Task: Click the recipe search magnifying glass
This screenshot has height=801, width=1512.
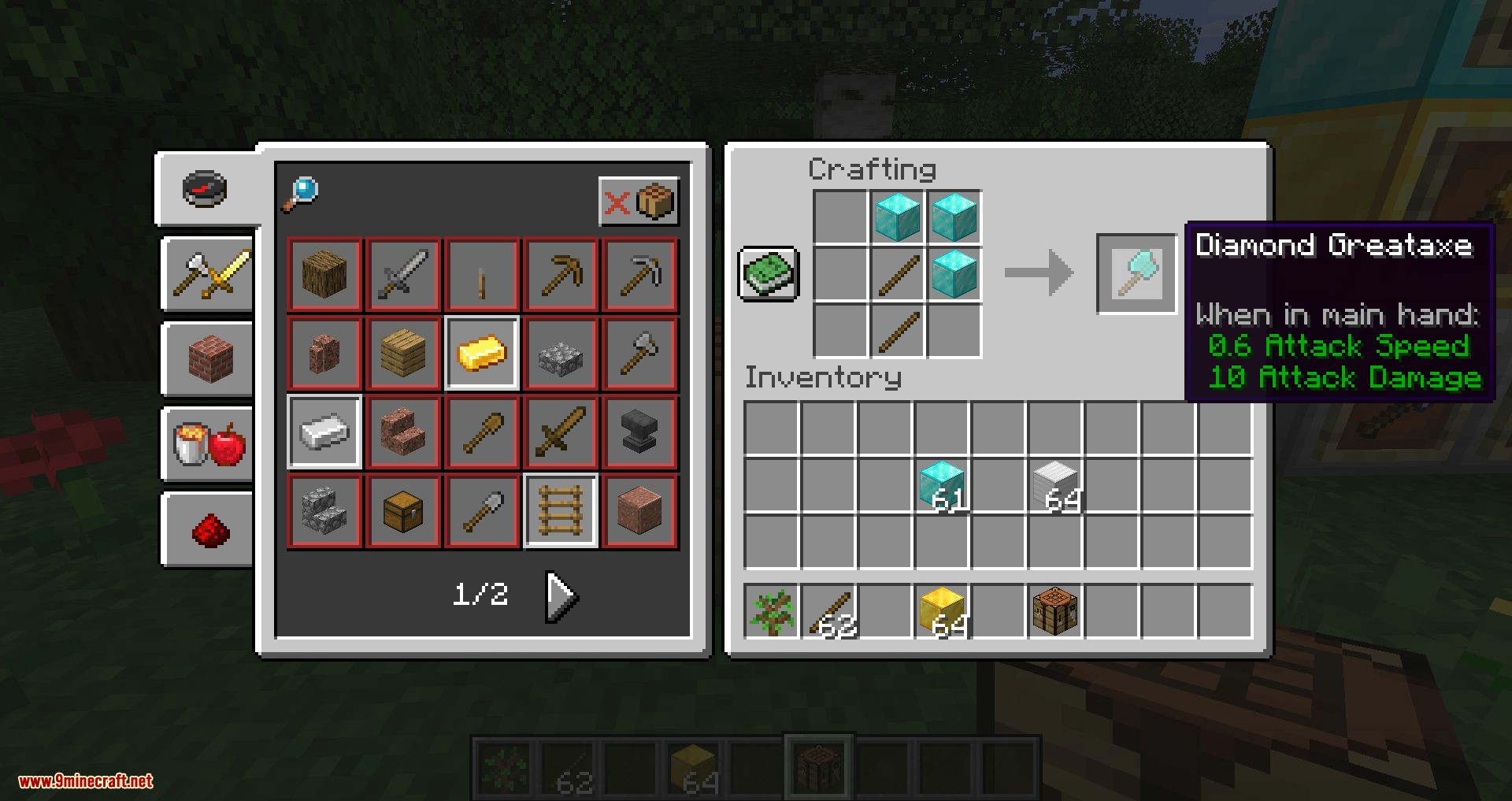Action: pyautogui.click(x=300, y=194)
